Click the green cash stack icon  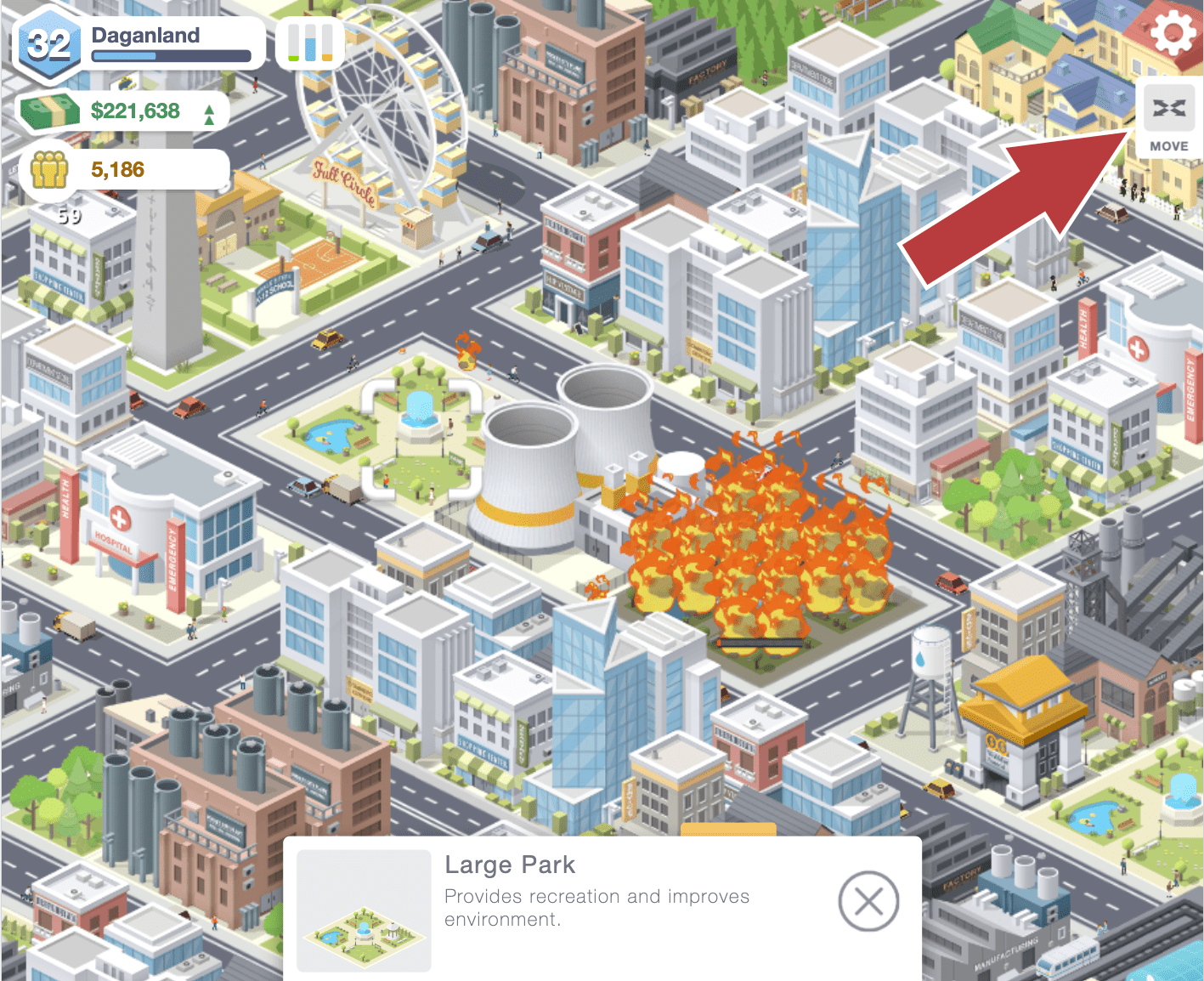[49, 109]
